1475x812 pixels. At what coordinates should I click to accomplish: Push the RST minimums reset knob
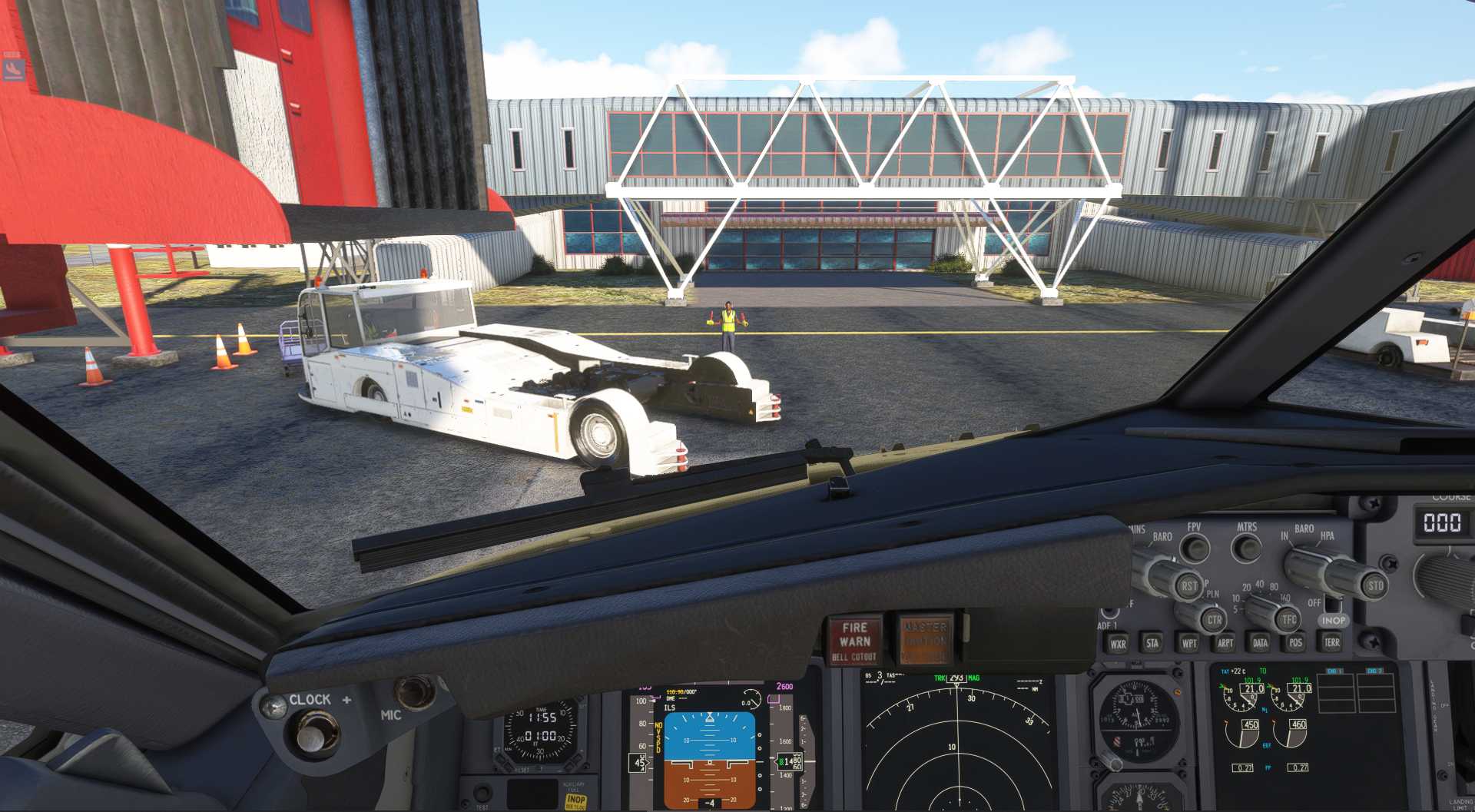coord(1188,585)
